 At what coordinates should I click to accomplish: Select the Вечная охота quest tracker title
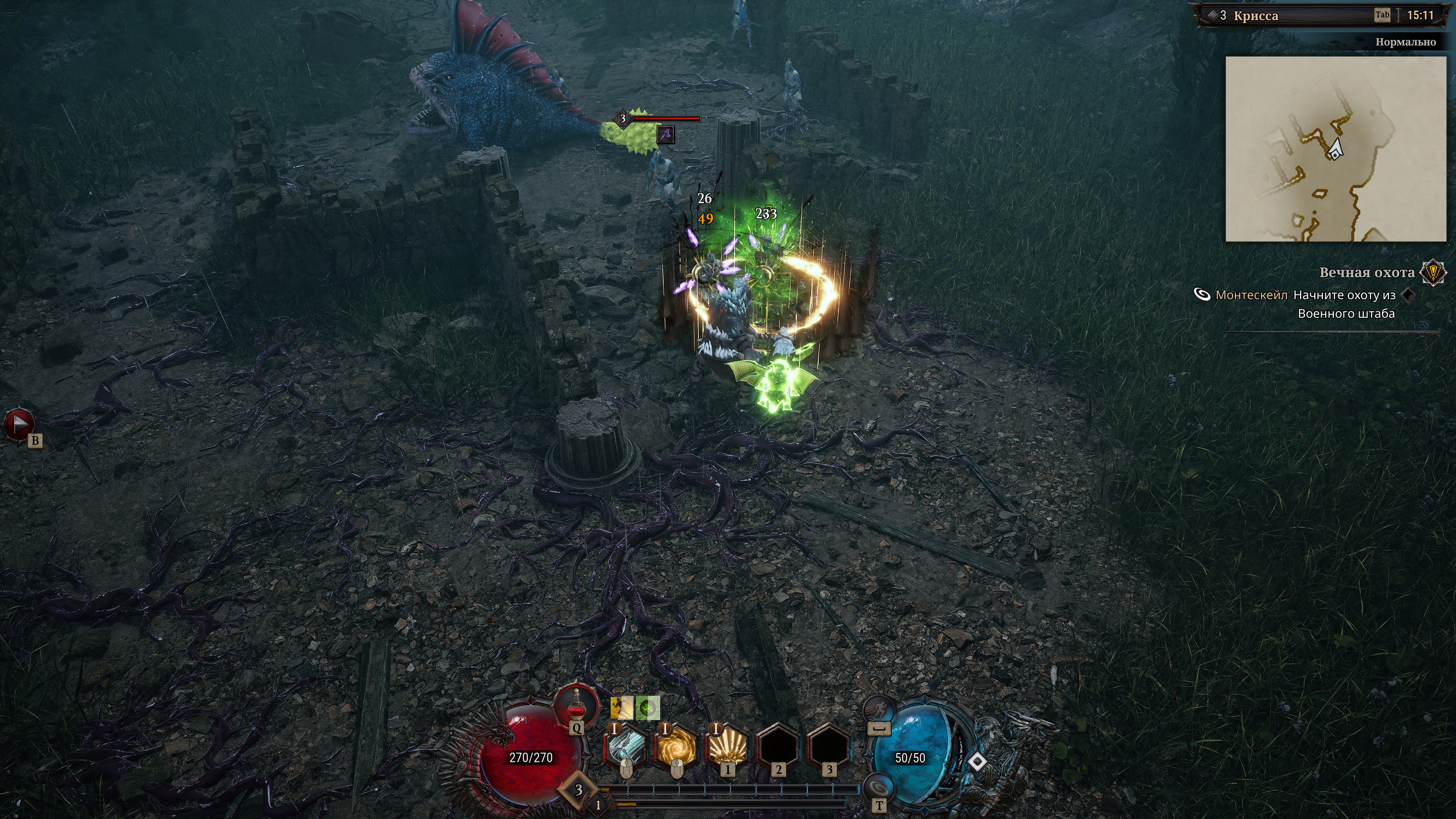(x=1366, y=273)
